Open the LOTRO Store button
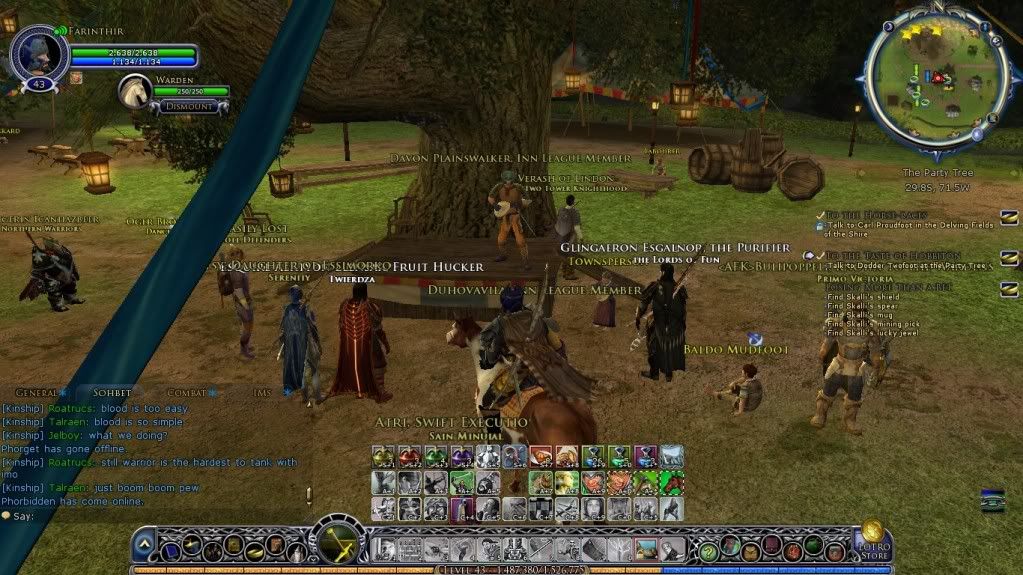The image size is (1023, 575). pyautogui.click(x=872, y=541)
